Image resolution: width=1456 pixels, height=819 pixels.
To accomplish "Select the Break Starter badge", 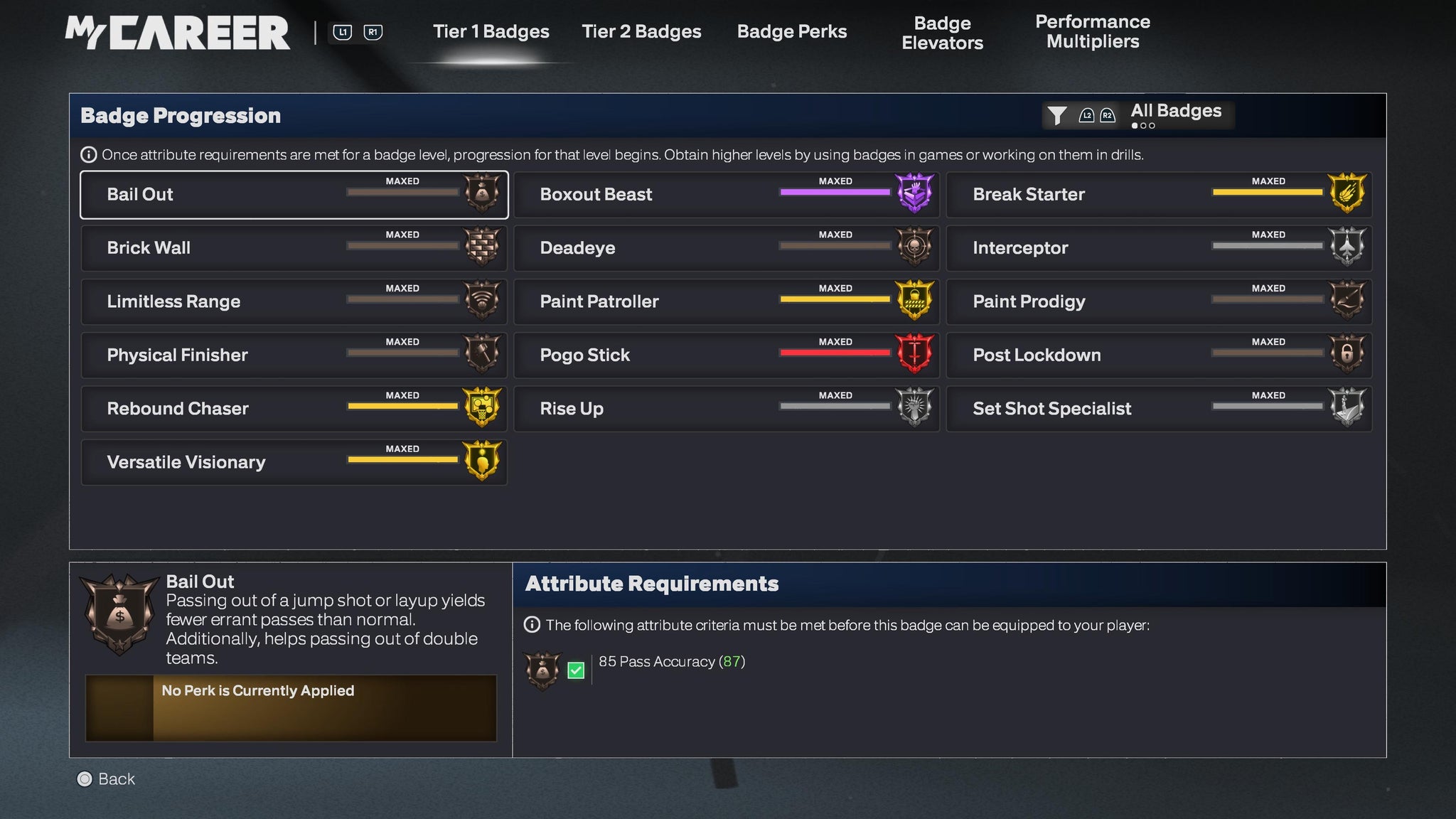I will coord(1159,195).
